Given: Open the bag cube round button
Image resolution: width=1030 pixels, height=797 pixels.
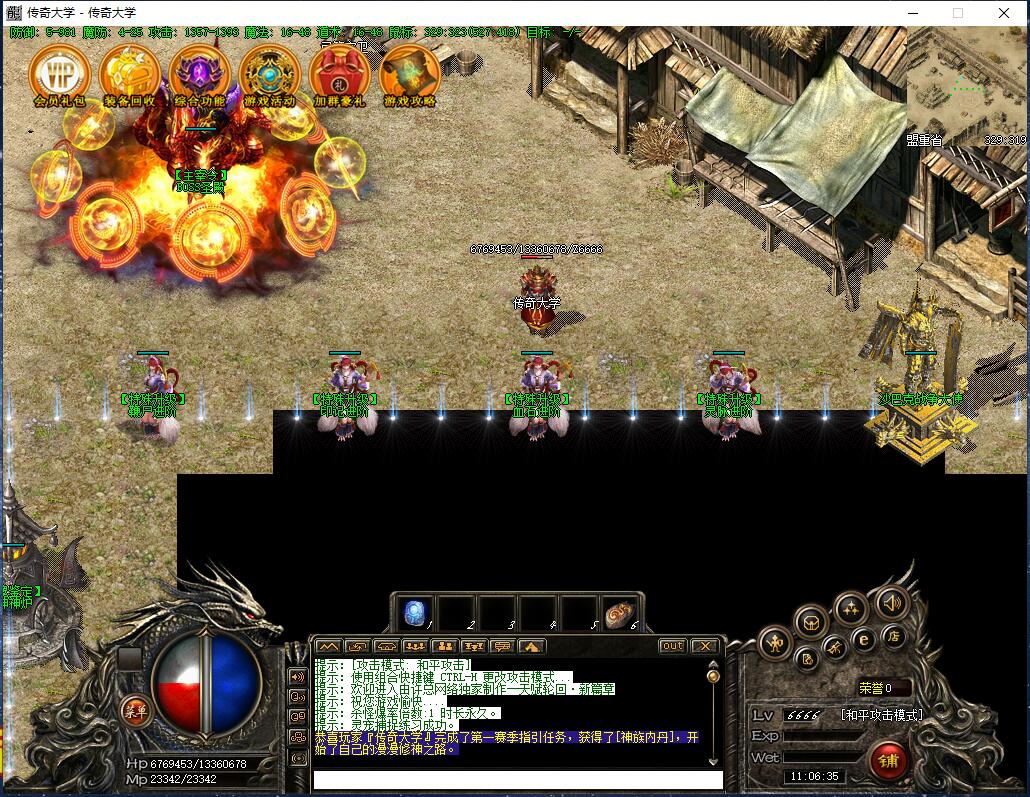Looking at the screenshot, I should [811, 621].
